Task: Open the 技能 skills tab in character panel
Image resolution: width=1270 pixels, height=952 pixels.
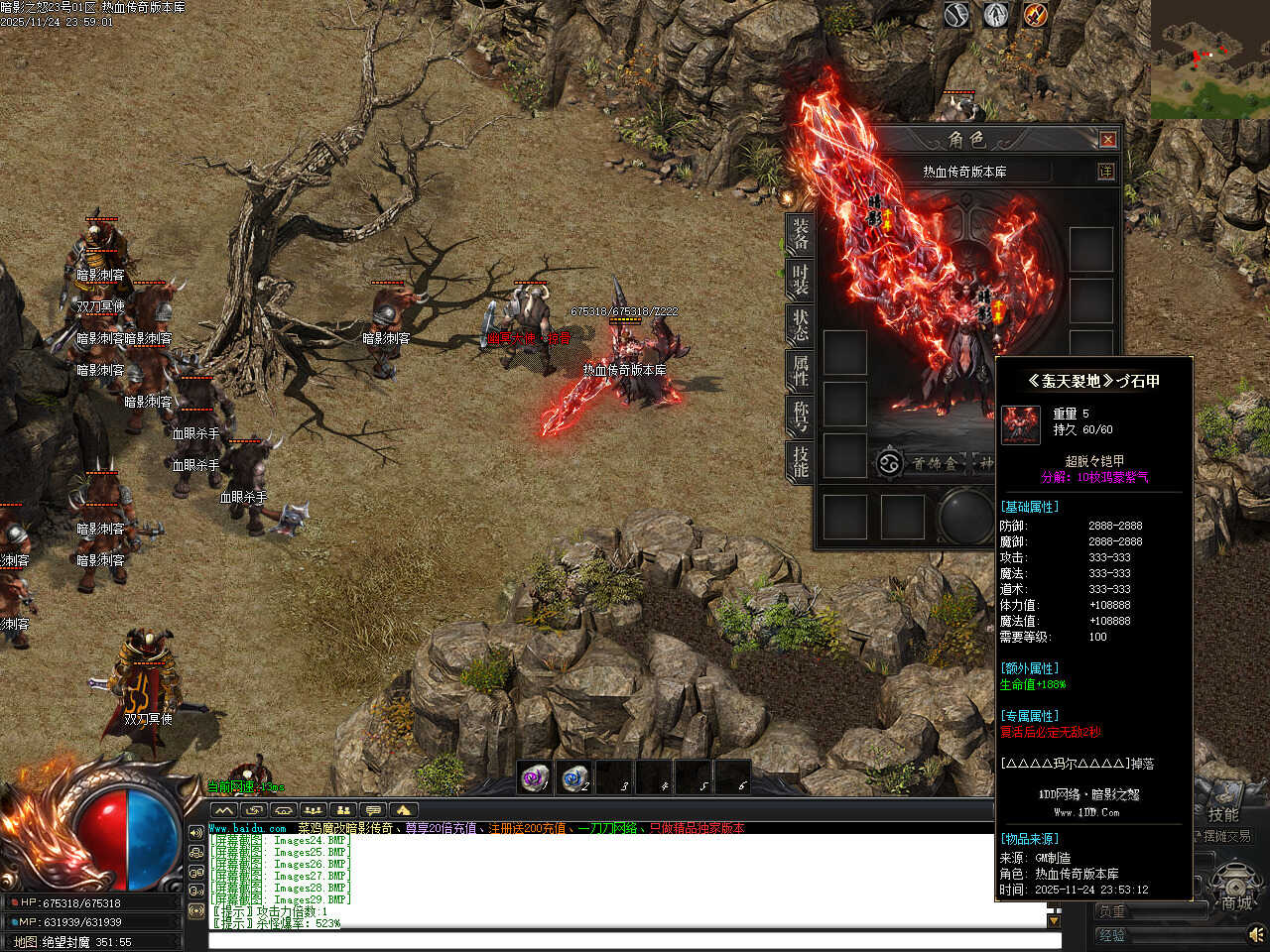Action: 800,461
